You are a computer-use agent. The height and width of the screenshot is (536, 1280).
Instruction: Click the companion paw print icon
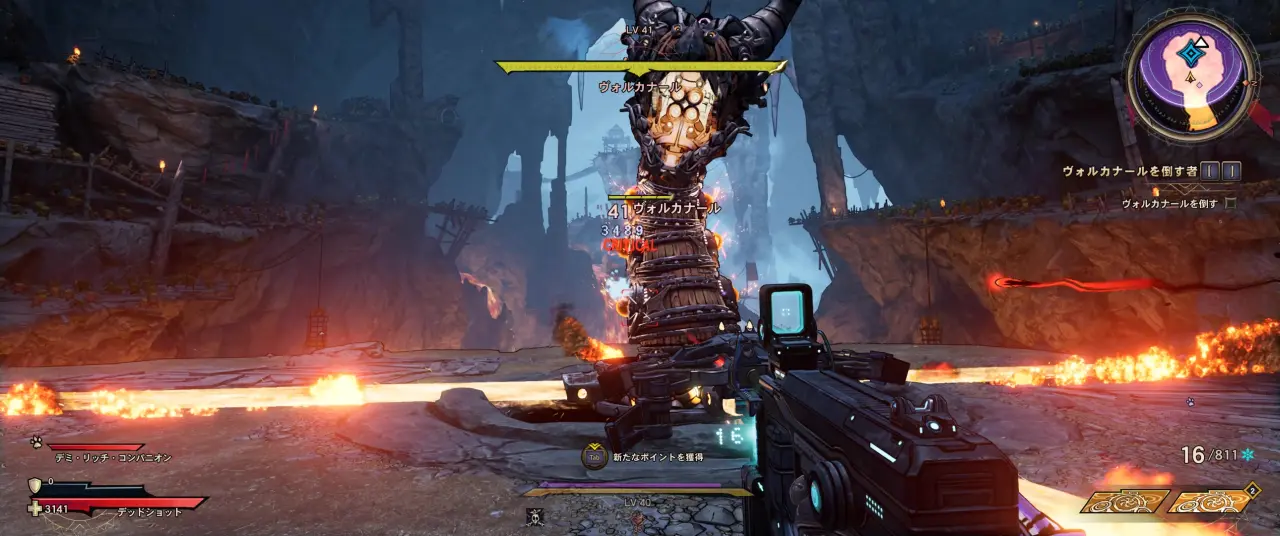36,441
